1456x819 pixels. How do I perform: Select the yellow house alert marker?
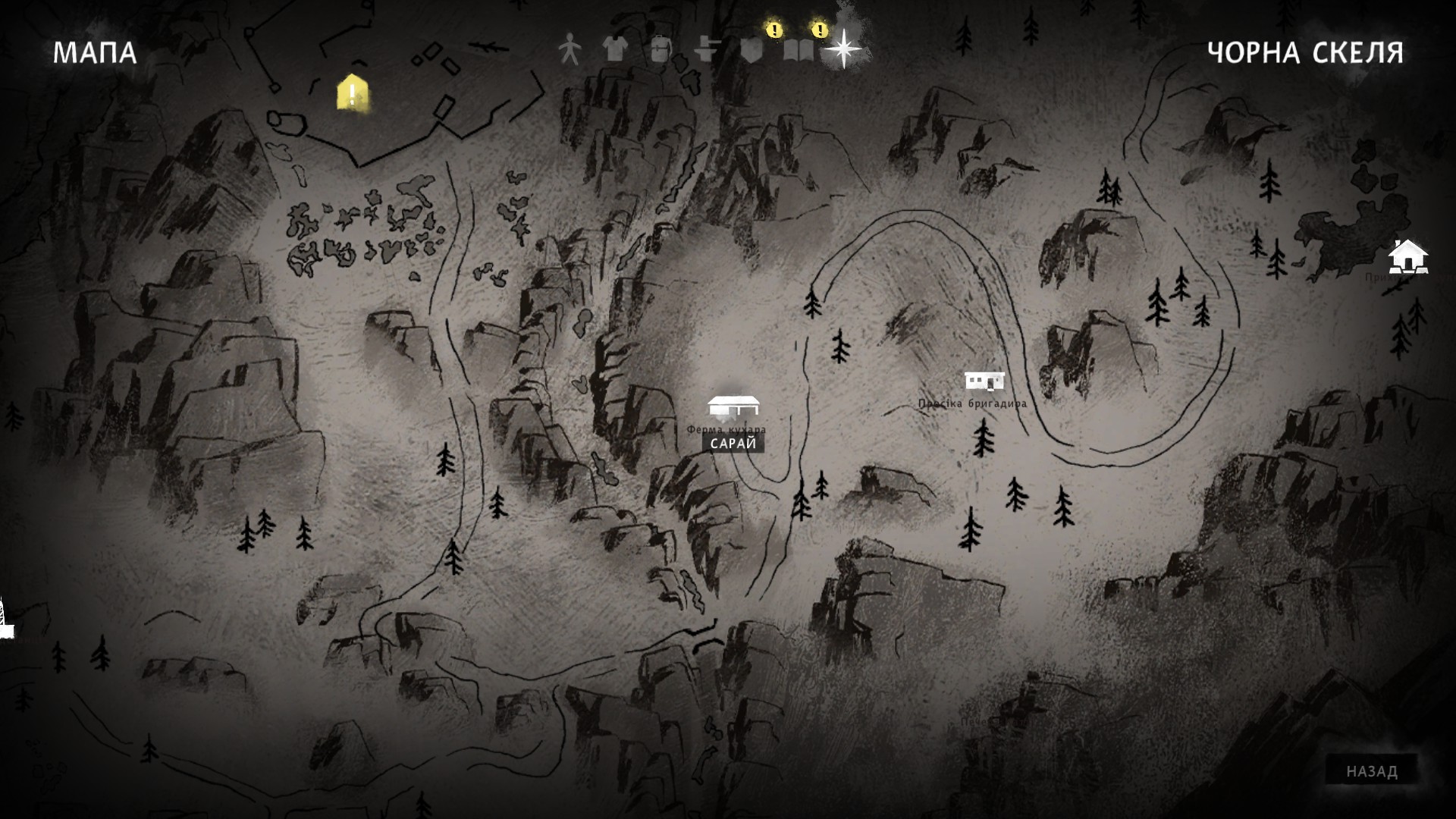coord(352,93)
